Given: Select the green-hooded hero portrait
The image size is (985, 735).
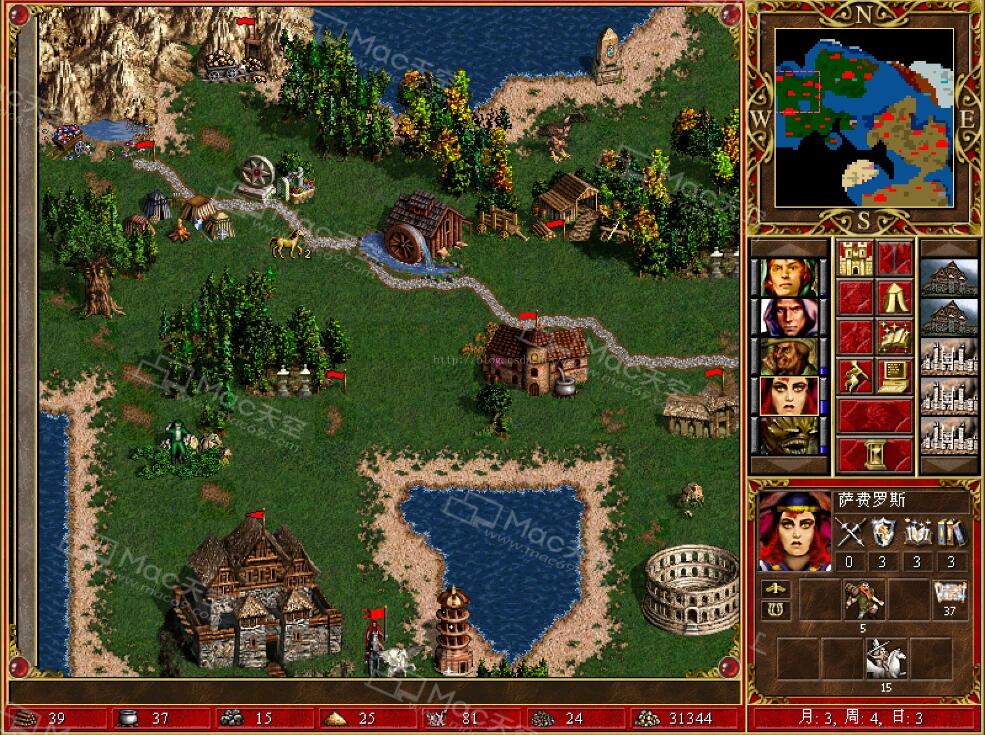Looking at the screenshot, I should click(x=789, y=277).
